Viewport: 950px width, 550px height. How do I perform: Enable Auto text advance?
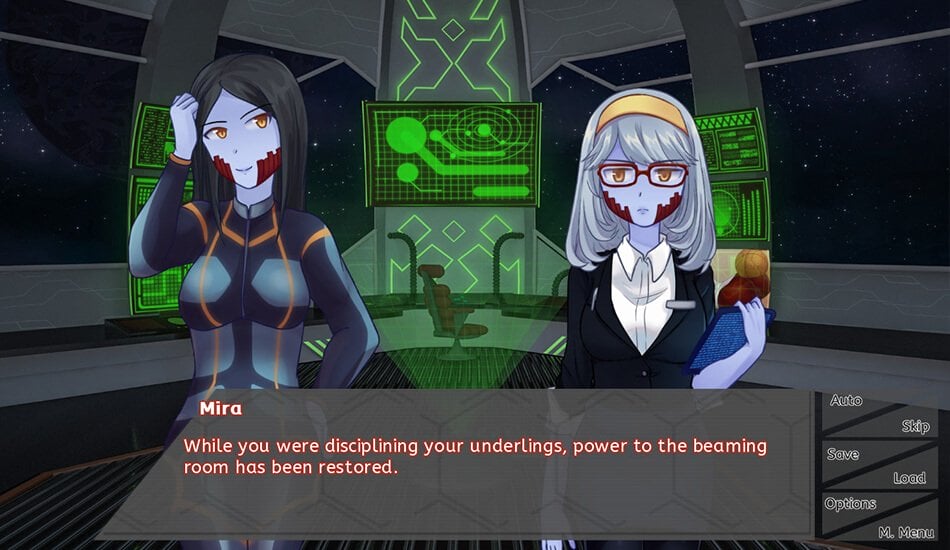coord(846,401)
